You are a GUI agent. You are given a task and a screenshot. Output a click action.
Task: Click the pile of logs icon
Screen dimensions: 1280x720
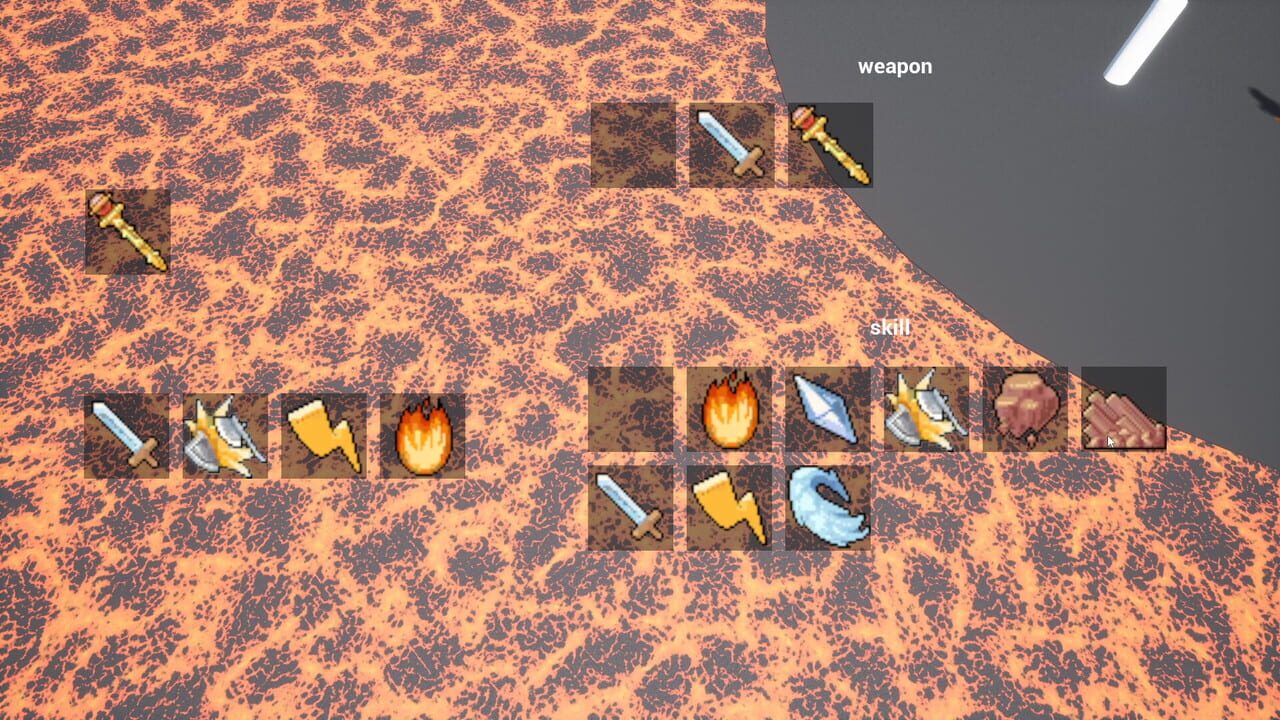[1120, 410]
